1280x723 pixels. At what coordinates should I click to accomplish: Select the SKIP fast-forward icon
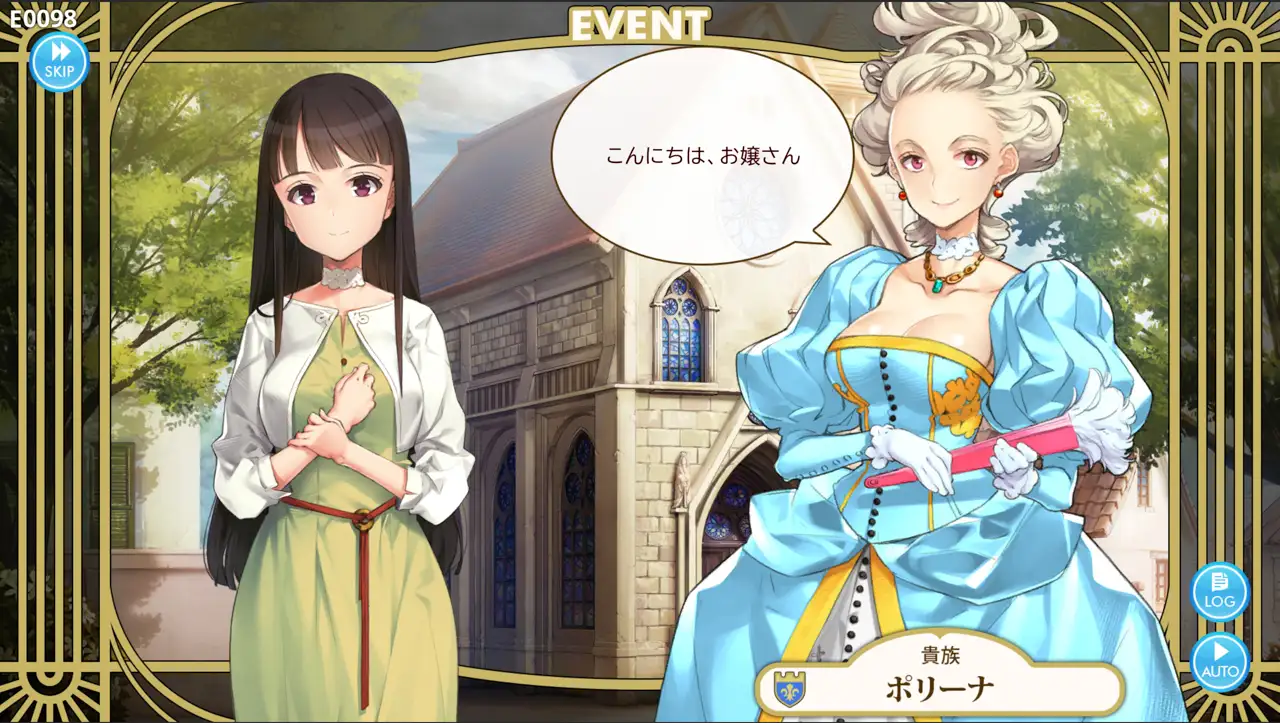tap(60, 60)
